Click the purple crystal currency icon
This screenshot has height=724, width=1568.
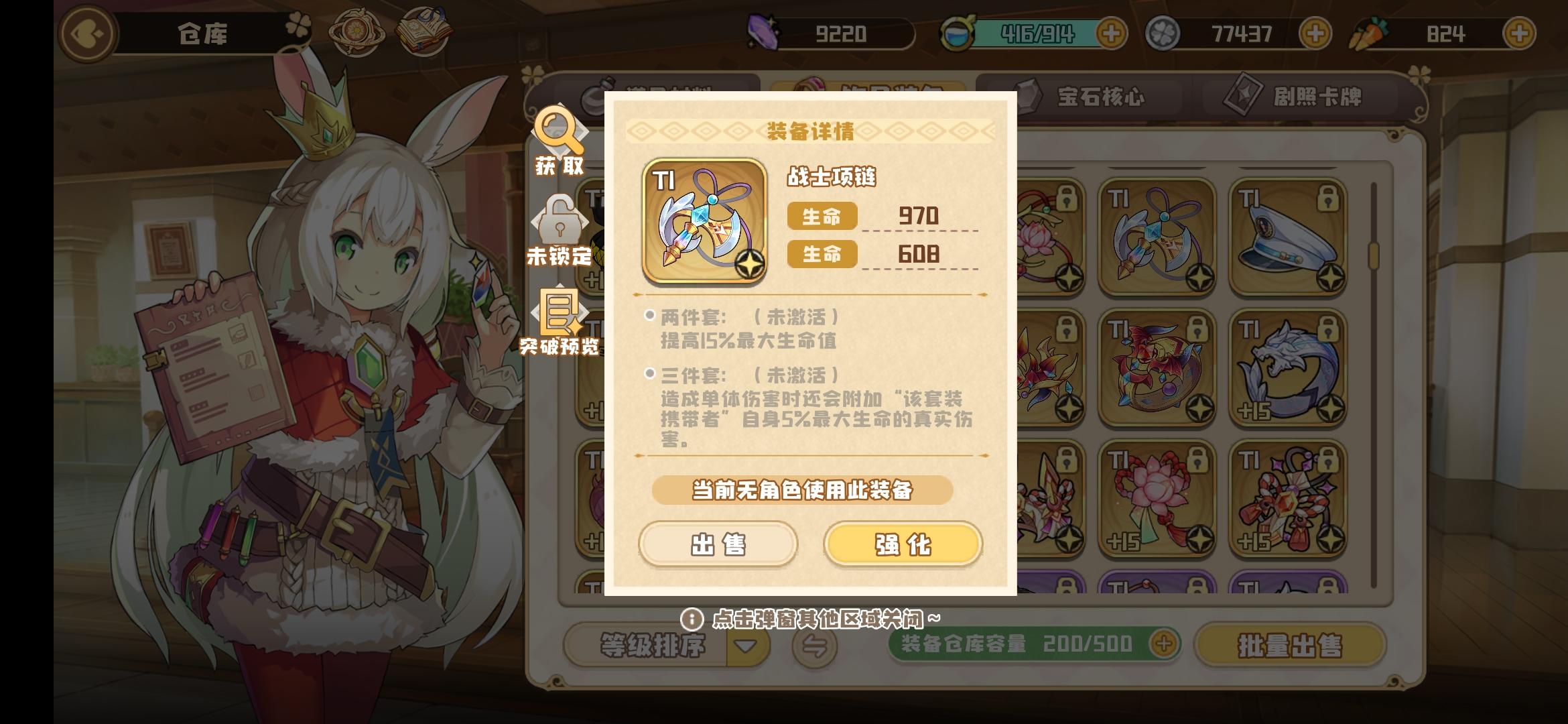(x=764, y=32)
